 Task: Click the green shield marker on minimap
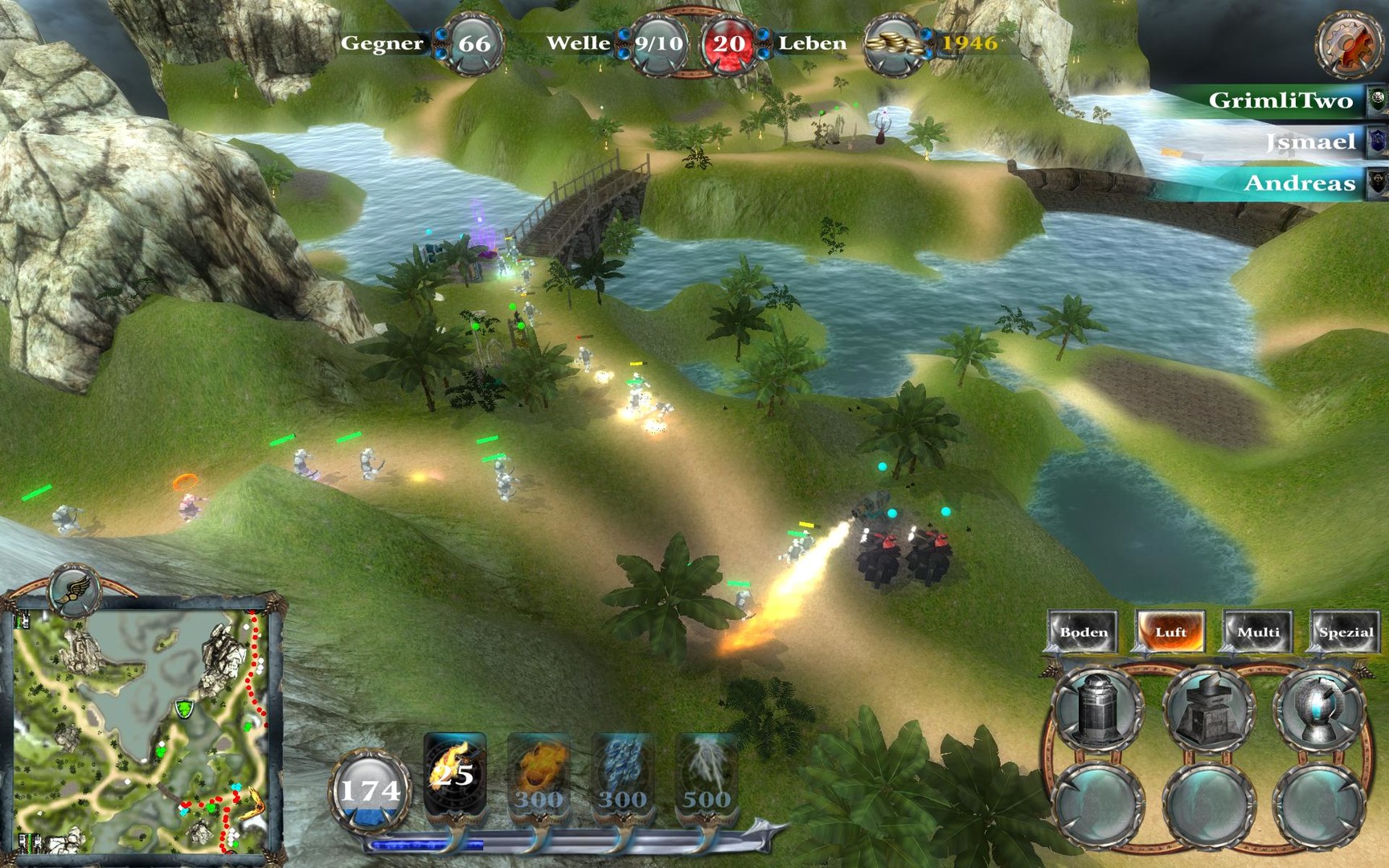(185, 709)
